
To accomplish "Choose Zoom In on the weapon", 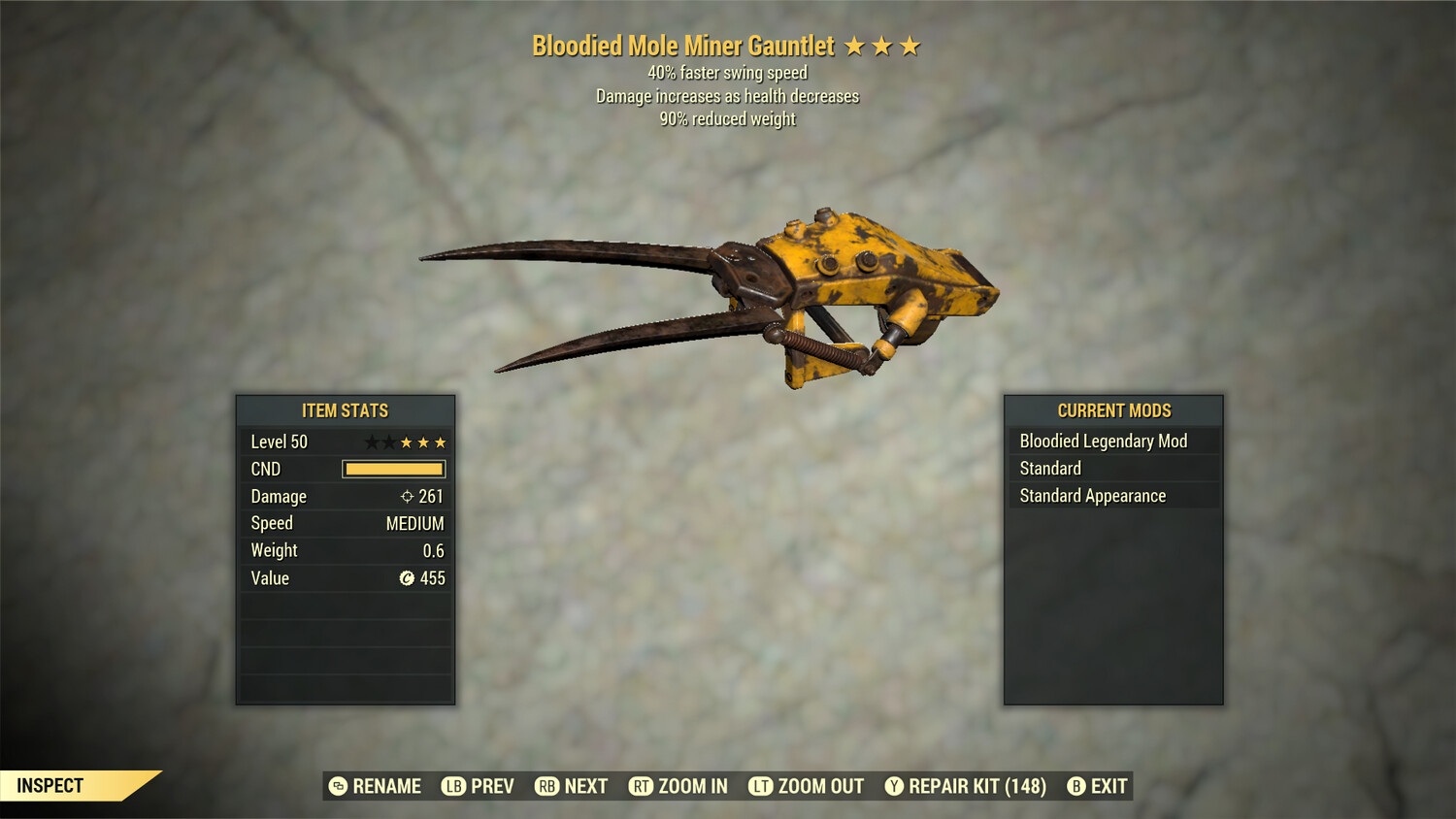I will 678,786.
